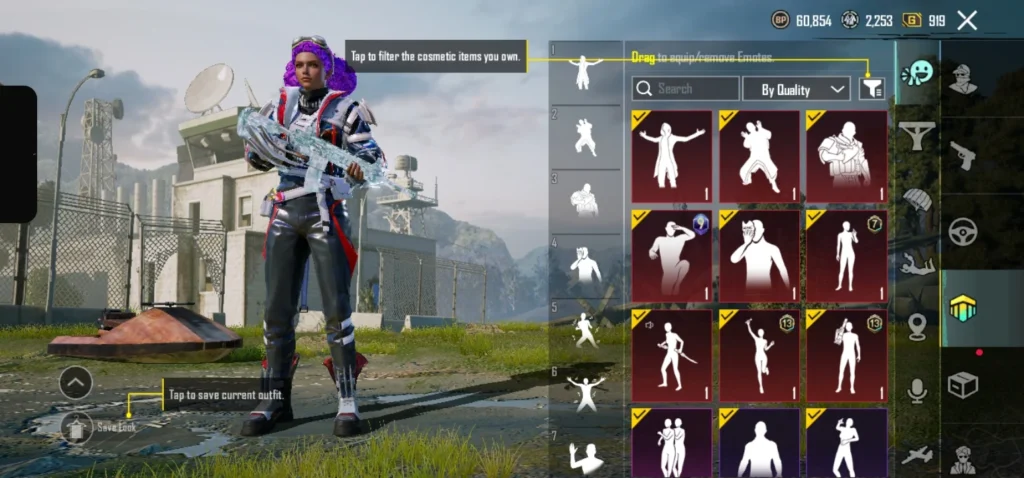
Task: Choose the airplane category tab
Action: tap(917, 455)
